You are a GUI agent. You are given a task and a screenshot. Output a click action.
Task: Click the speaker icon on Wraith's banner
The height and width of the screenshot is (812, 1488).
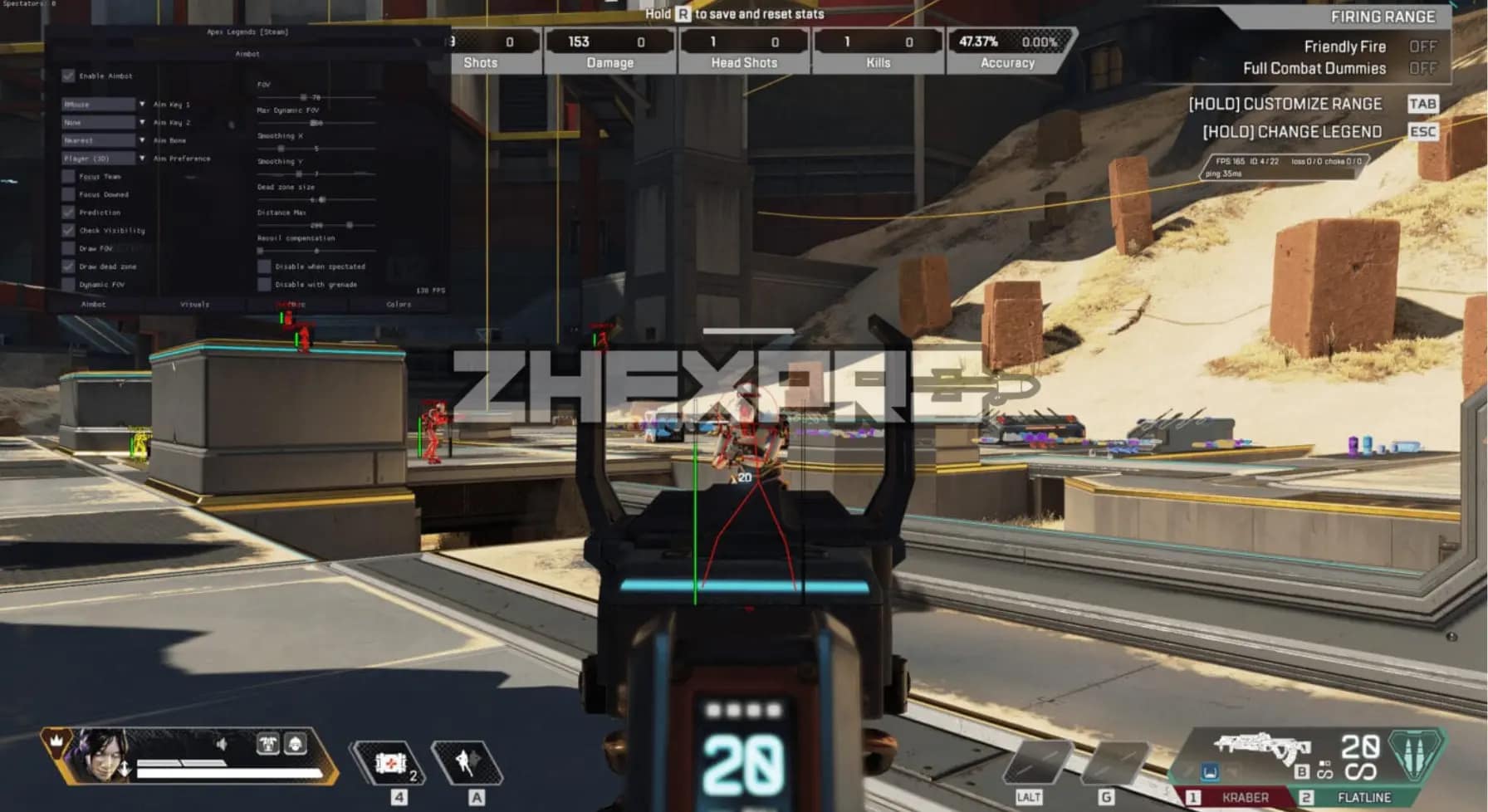223,743
